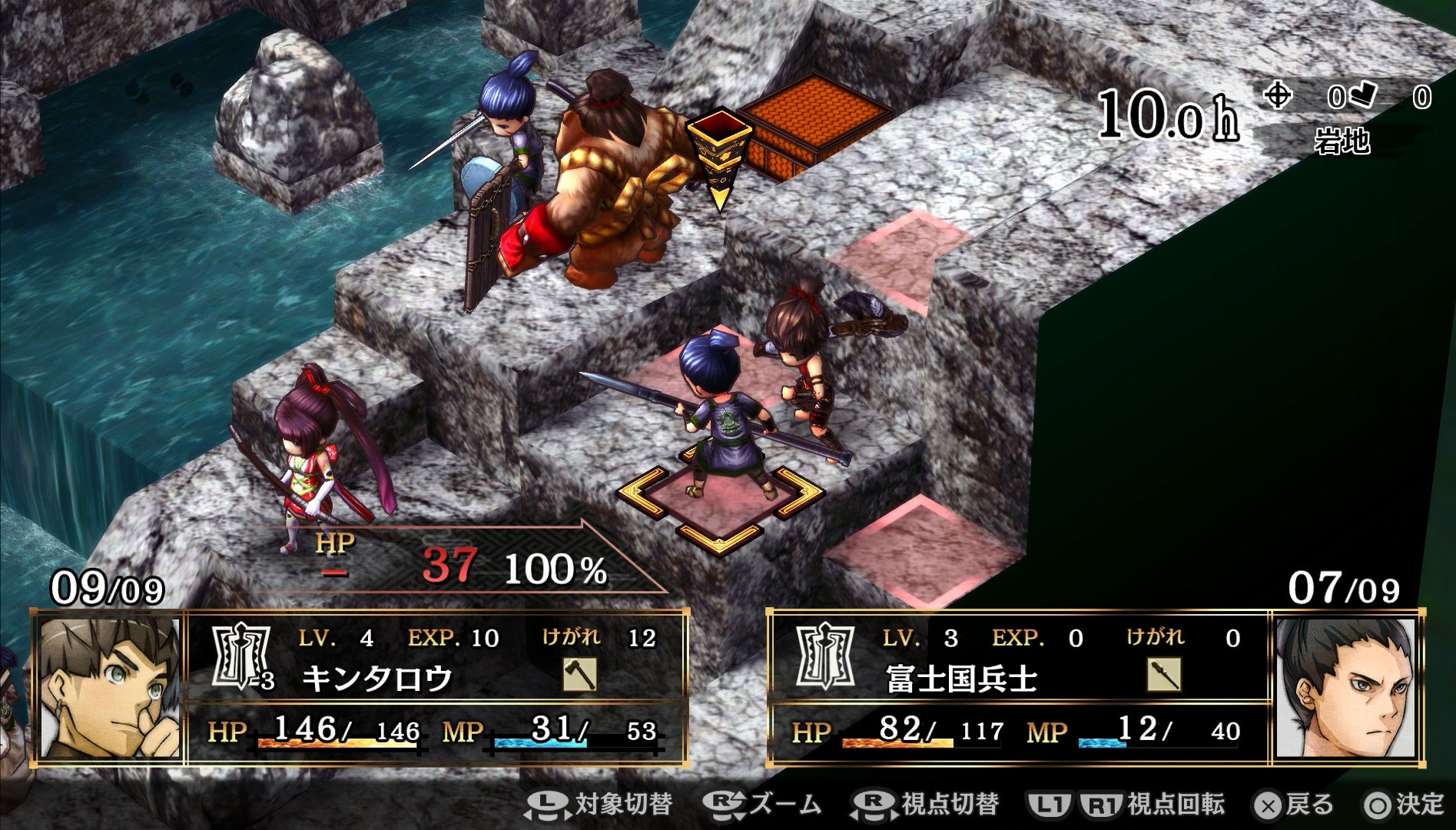This screenshot has height=830, width=1456.
Task: Choose the job emblem beside キンタロウ
Action: click(240, 657)
